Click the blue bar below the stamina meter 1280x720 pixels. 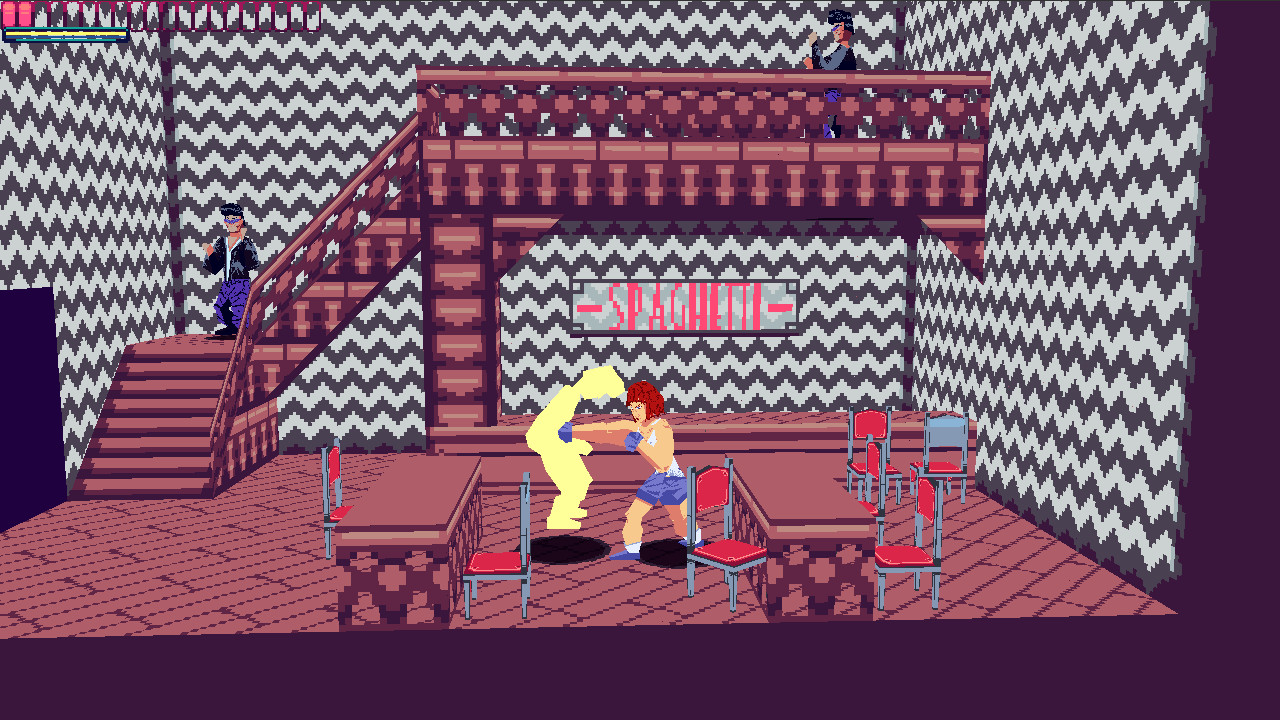coord(64,38)
